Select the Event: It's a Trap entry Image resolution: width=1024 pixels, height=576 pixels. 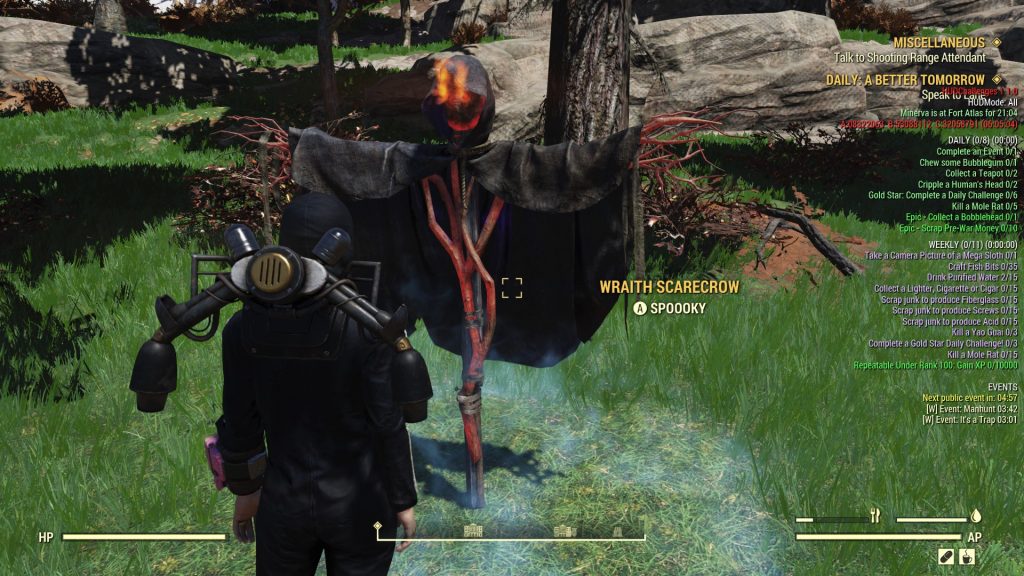(968, 420)
